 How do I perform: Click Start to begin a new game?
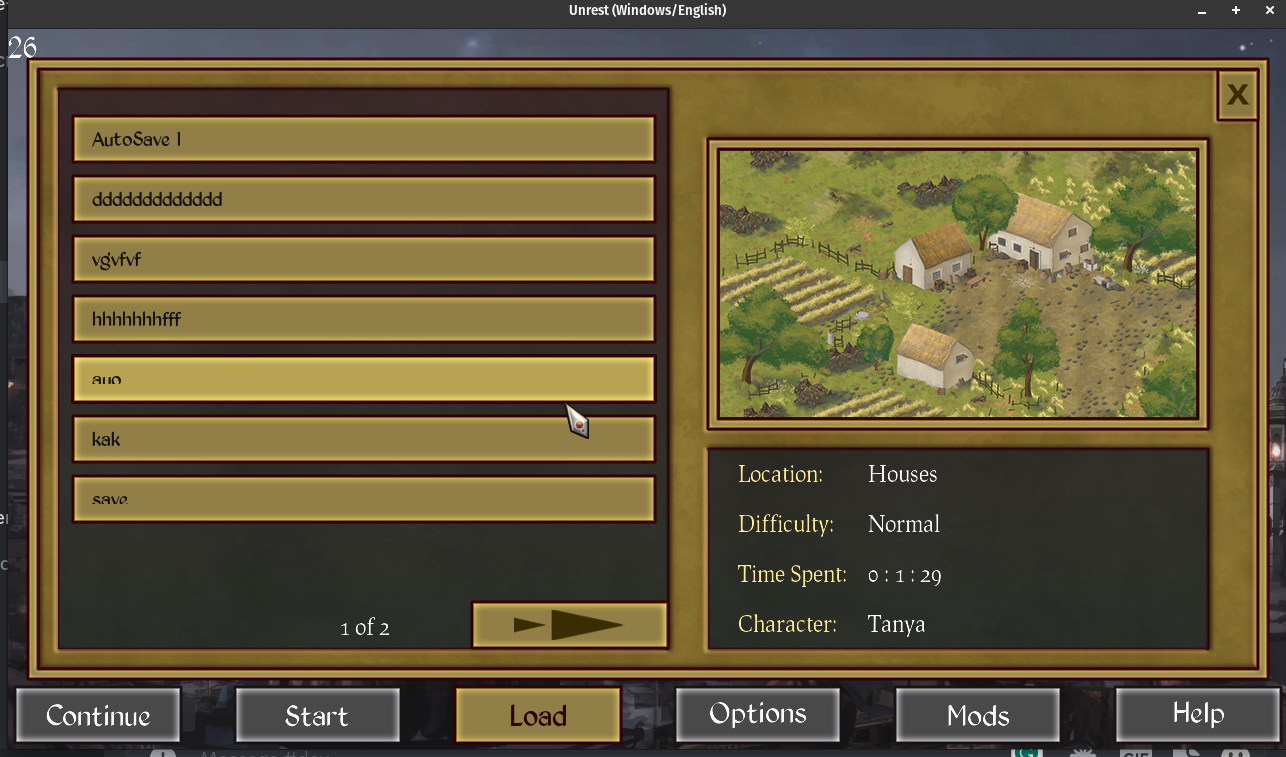(317, 714)
